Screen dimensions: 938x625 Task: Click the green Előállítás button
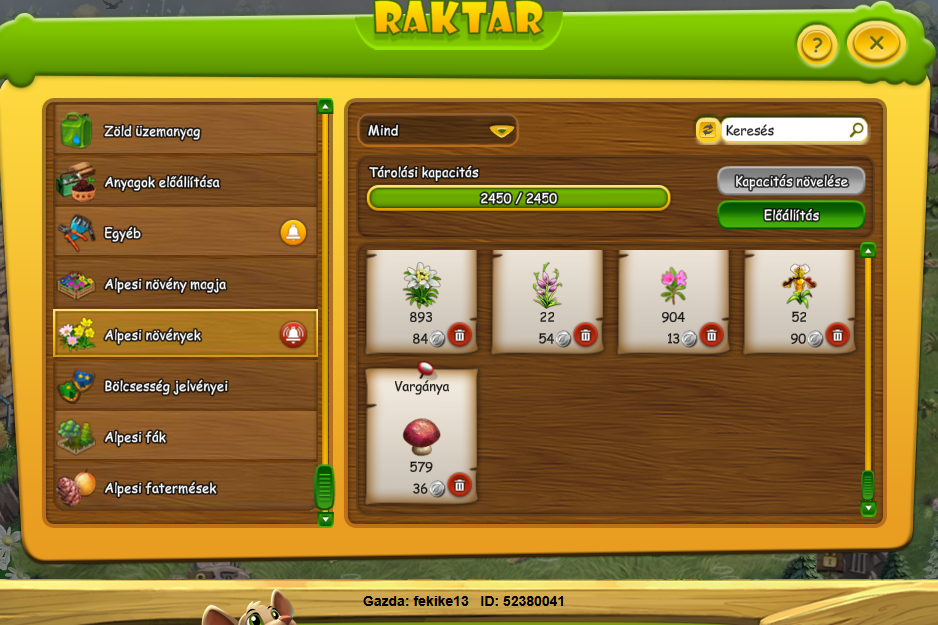(790, 215)
